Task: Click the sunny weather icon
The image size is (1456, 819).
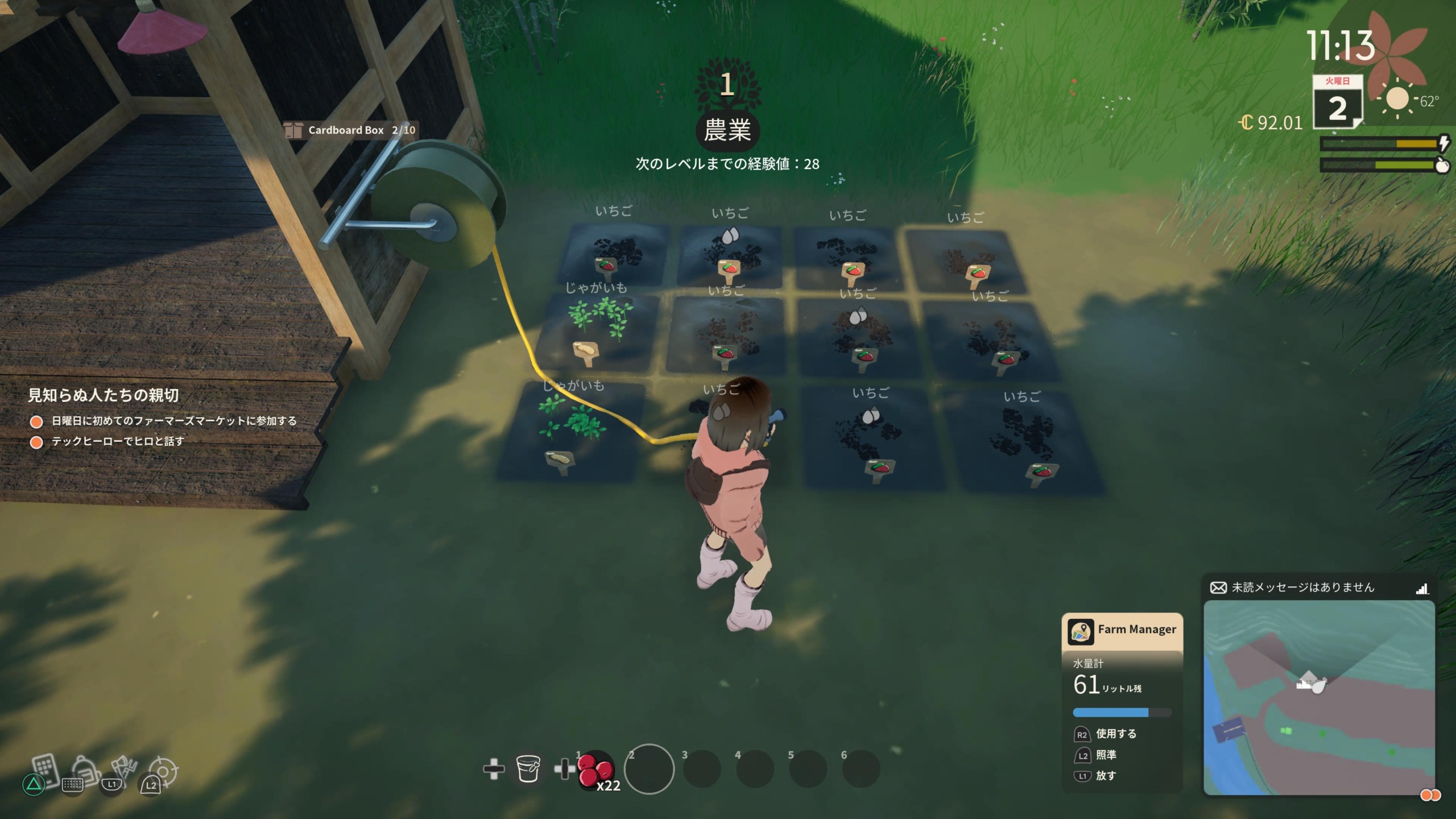Action: coord(1397,100)
